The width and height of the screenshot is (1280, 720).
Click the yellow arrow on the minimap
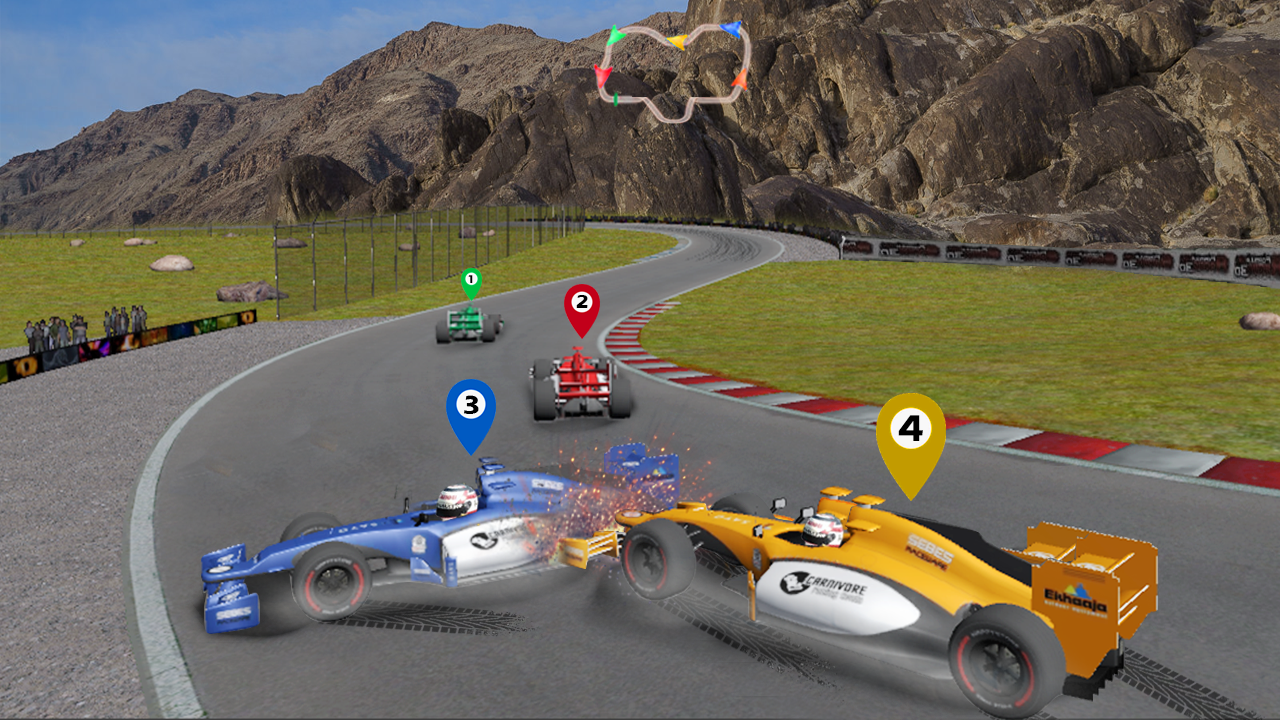[x=678, y=41]
